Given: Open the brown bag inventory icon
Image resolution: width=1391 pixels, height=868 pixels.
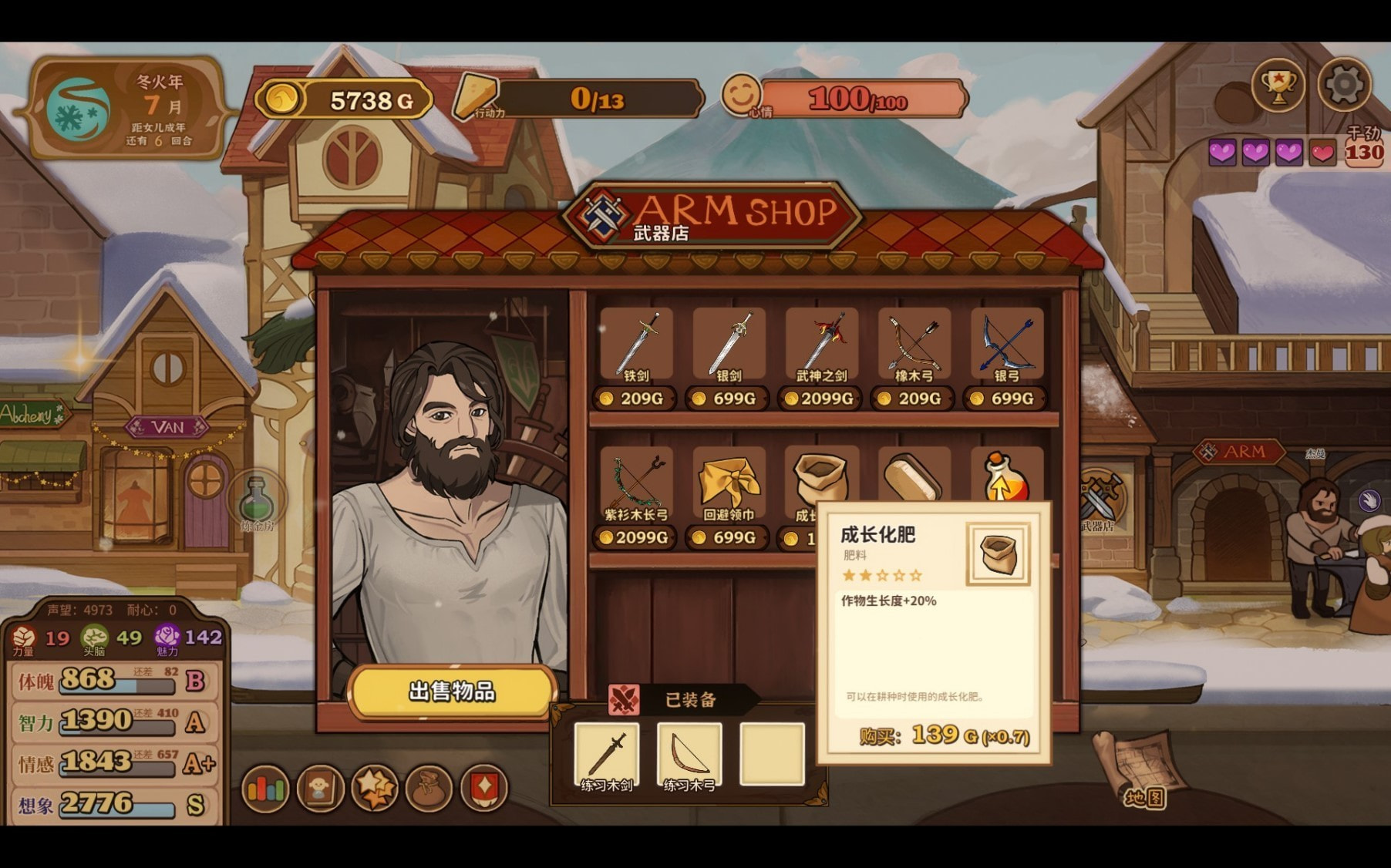Looking at the screenshot, I should coord(429,789).
